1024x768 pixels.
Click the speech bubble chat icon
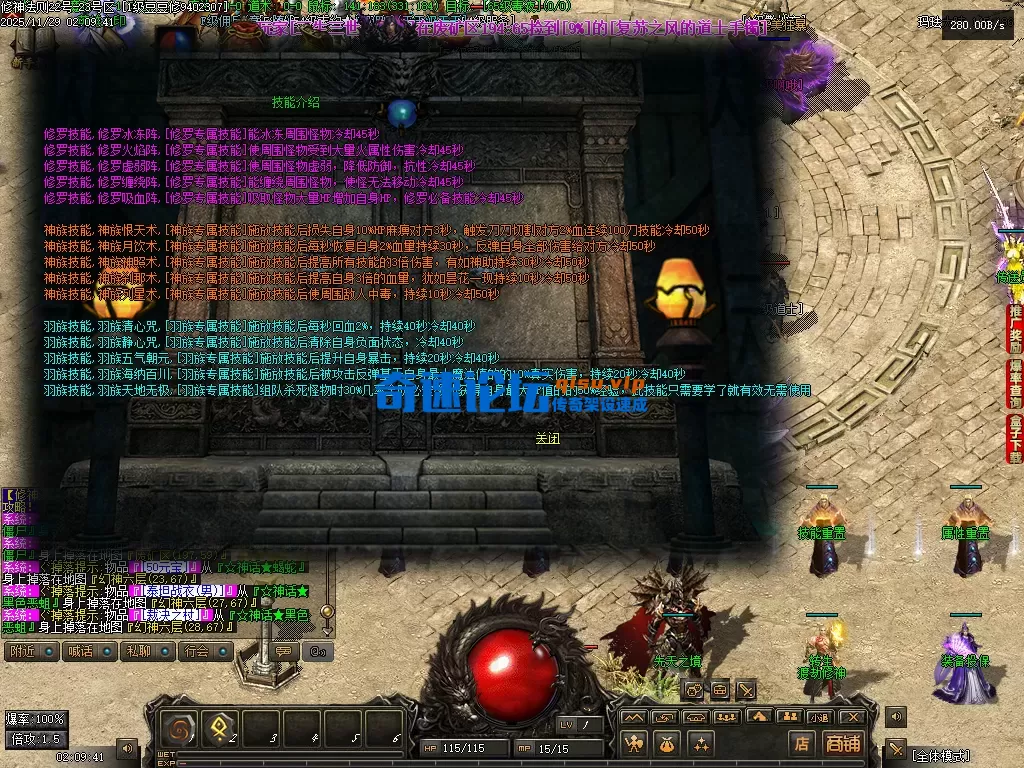tap(284, 651)
